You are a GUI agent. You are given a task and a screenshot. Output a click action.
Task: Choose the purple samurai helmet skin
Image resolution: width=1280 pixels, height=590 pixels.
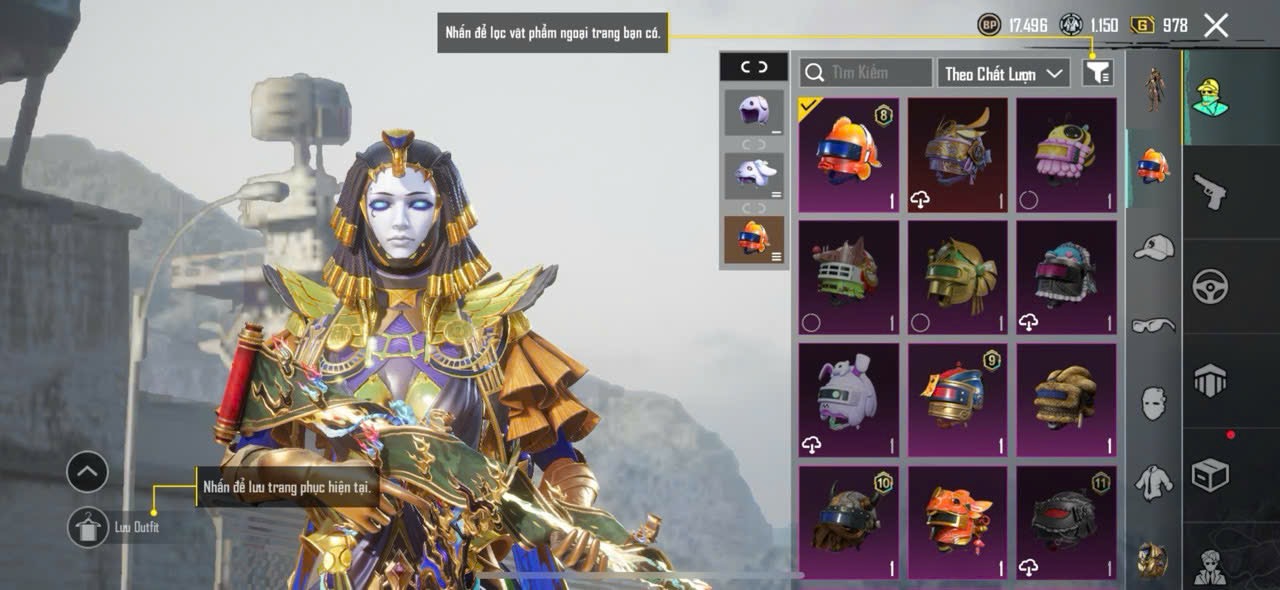(x=957, y=155)
